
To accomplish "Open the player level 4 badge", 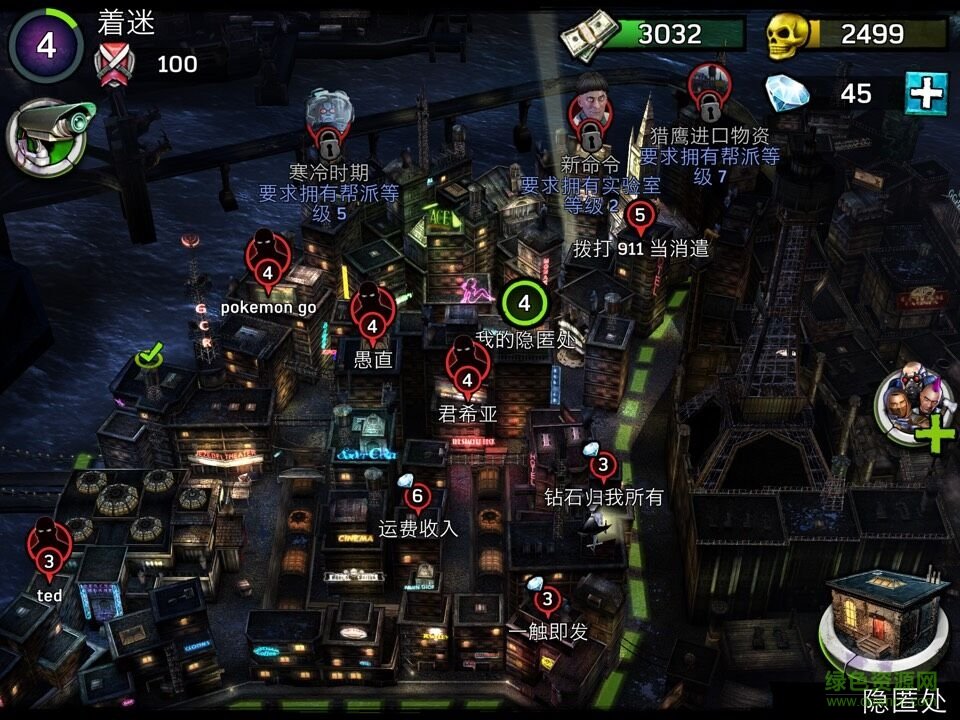I will click(45, 45).
